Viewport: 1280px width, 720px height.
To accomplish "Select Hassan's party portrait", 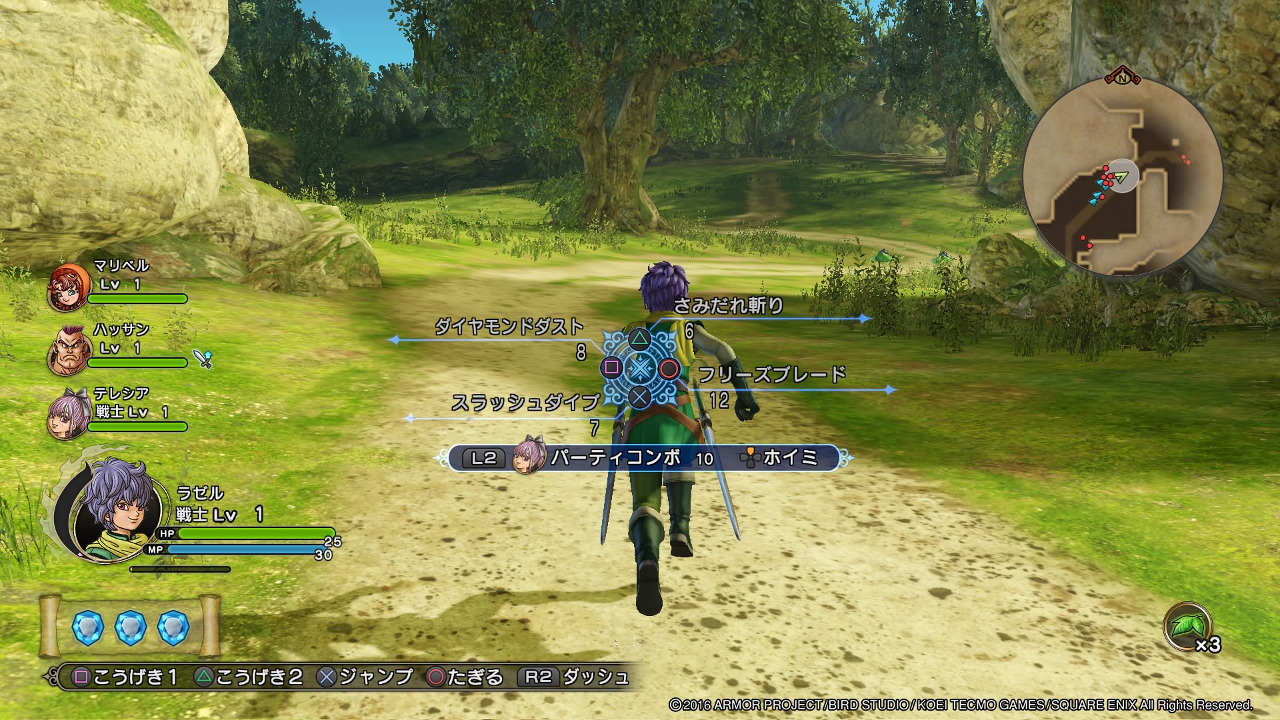I will (68, 351).
